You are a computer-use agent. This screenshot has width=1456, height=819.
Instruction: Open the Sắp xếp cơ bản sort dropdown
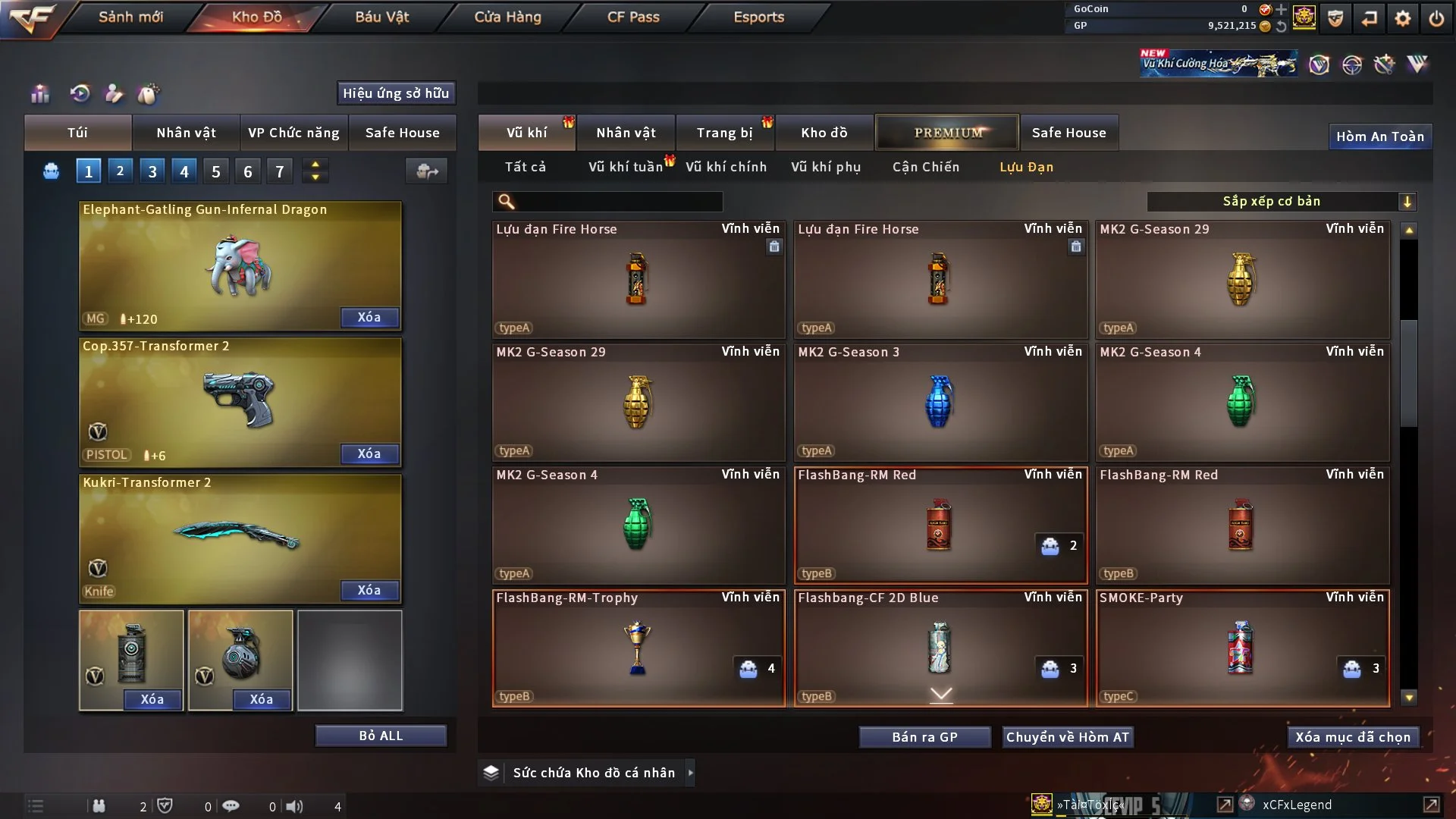pos(1281,201)
